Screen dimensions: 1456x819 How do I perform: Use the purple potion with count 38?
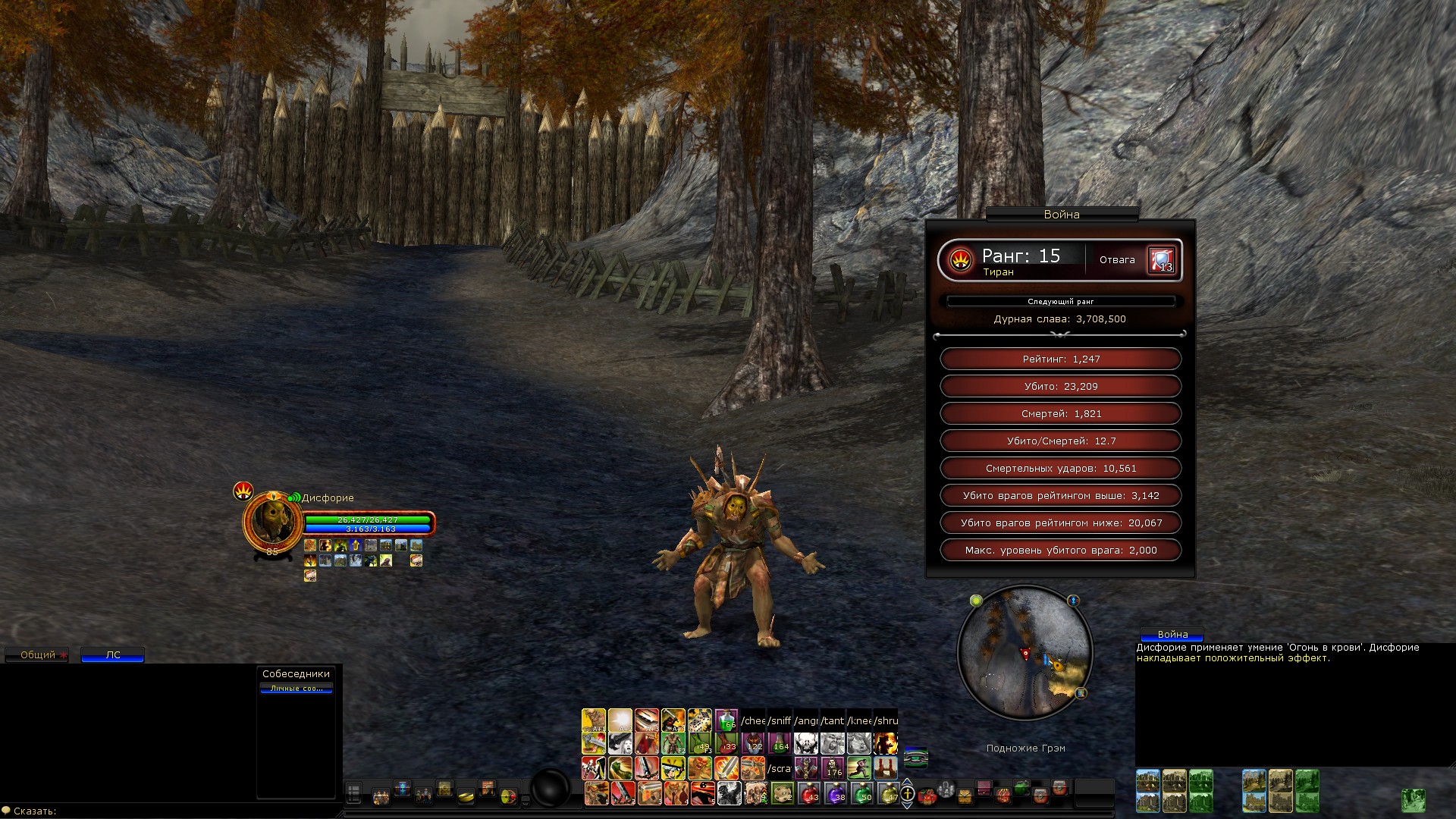point(835,793)
